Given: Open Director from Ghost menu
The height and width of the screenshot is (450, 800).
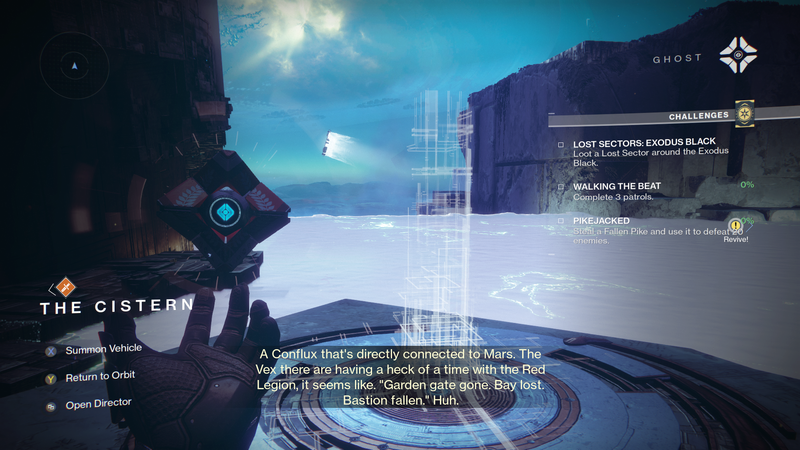Looking at the screenshot, I should (97, 403).
